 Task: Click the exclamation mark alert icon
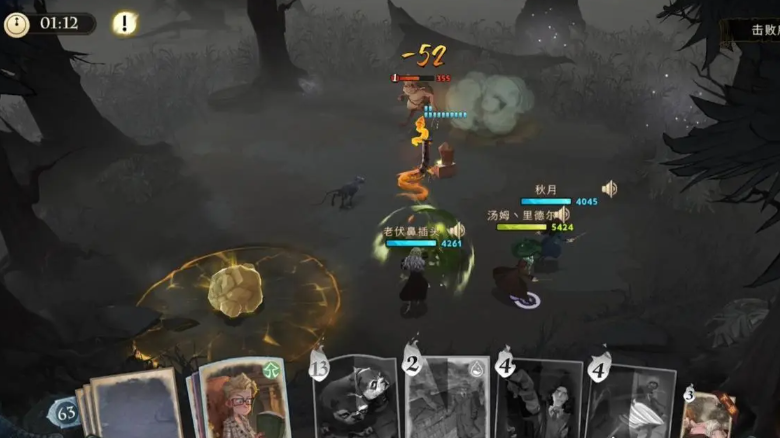(124, 23)
